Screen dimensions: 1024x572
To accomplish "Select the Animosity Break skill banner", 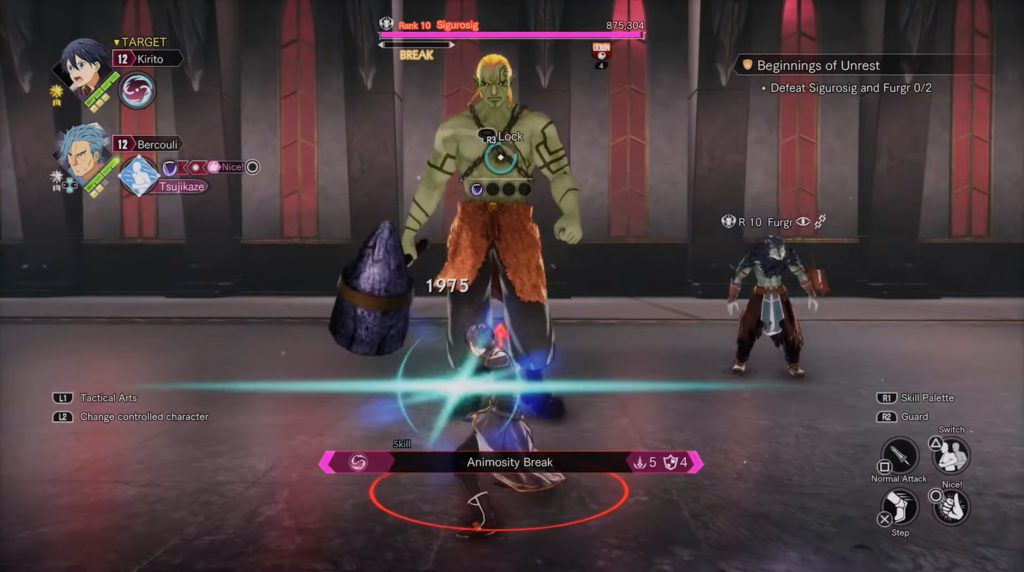I will click(510, 462).
